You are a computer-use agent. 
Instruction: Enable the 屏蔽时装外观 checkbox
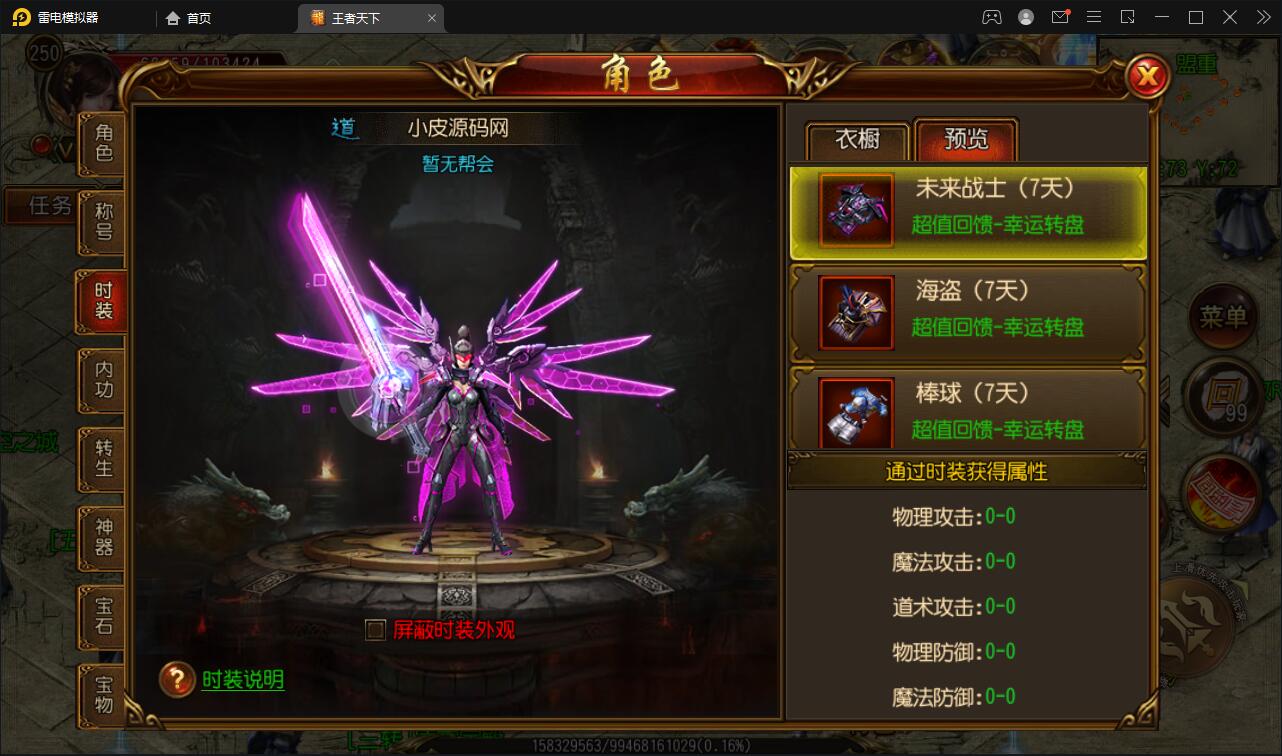coord(374,632)
